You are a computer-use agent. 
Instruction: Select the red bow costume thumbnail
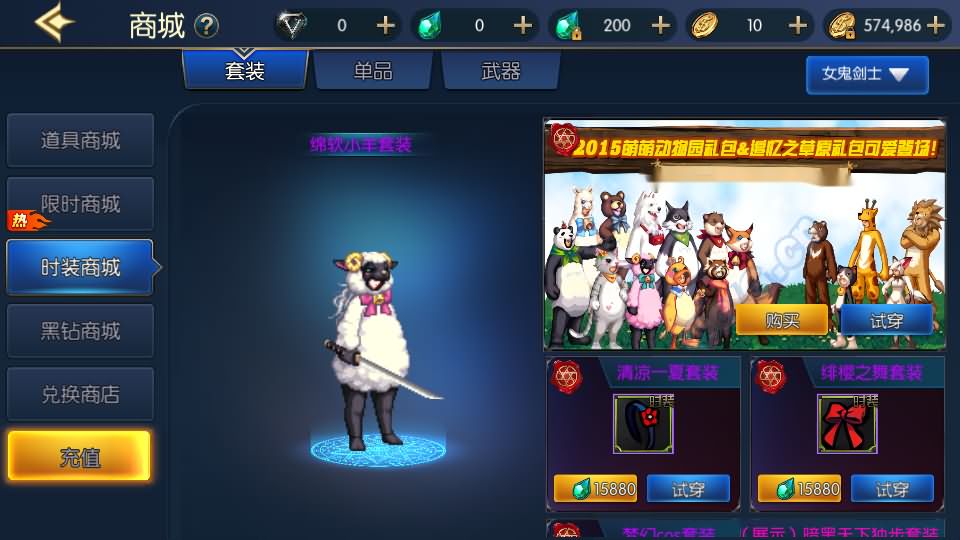click(x=847, y=423)
